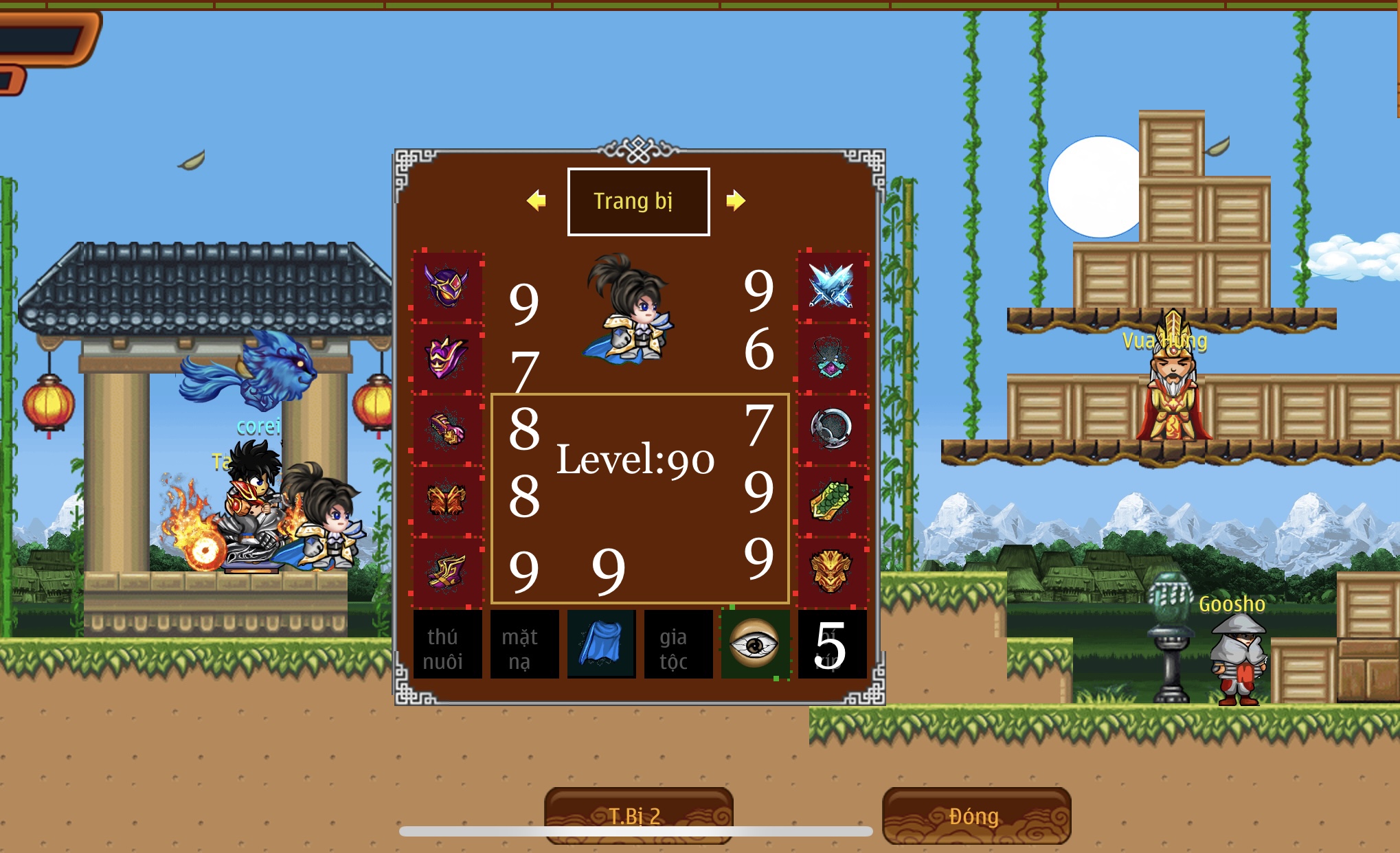
Task: Select the purple helmet equipment slot
Action: click(447, 286)
